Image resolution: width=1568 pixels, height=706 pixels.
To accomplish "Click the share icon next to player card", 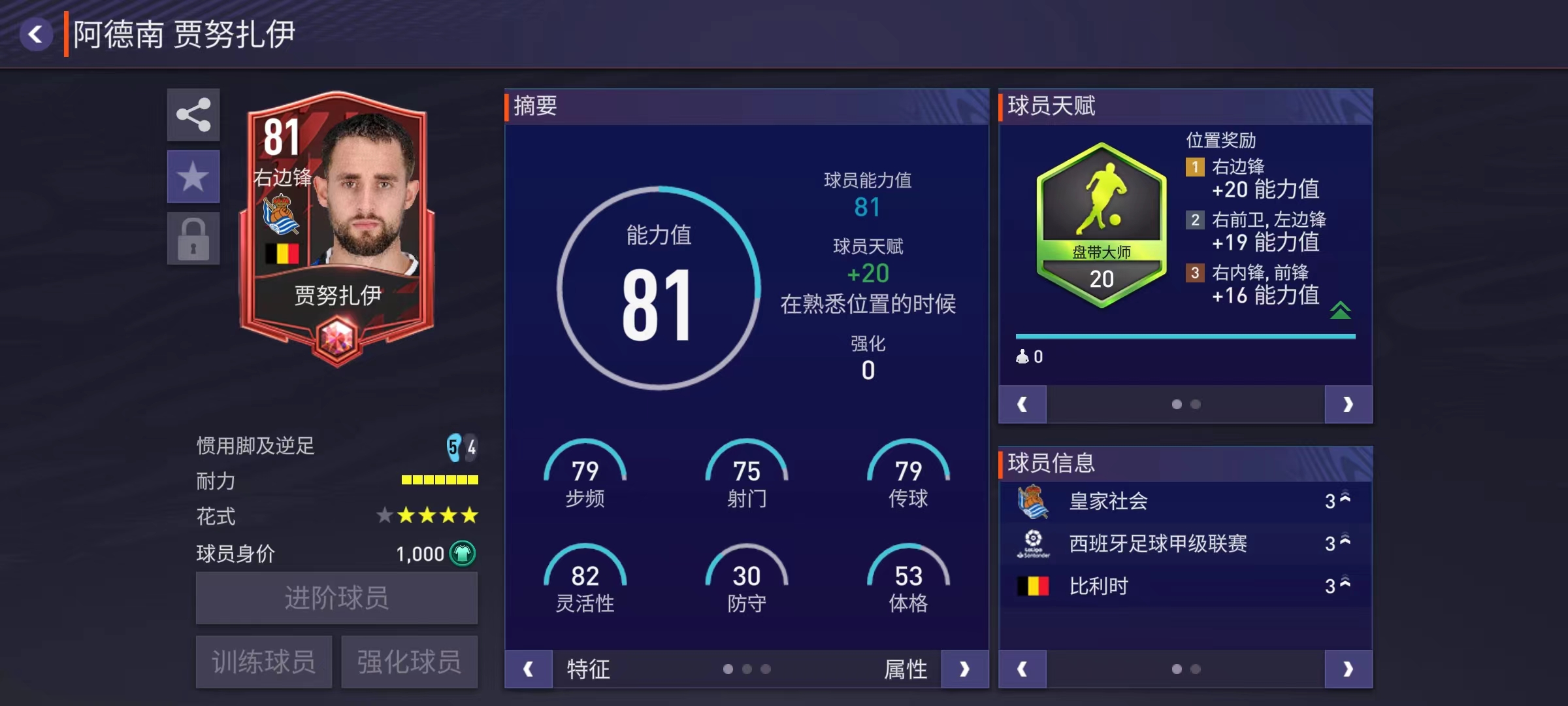I will tap(193, 115).
